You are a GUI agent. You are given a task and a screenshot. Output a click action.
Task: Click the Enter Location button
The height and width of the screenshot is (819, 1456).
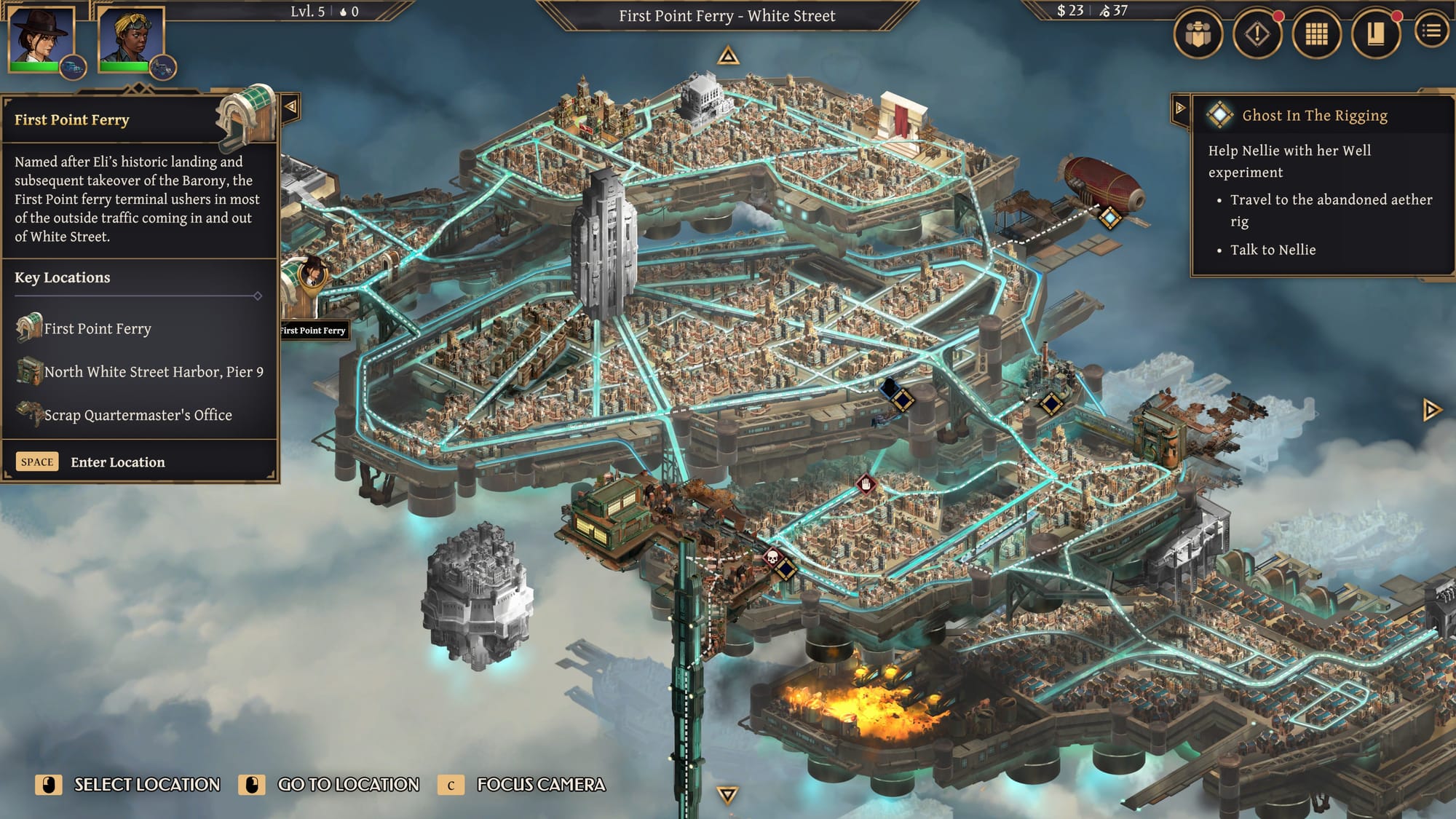[117, 462]
